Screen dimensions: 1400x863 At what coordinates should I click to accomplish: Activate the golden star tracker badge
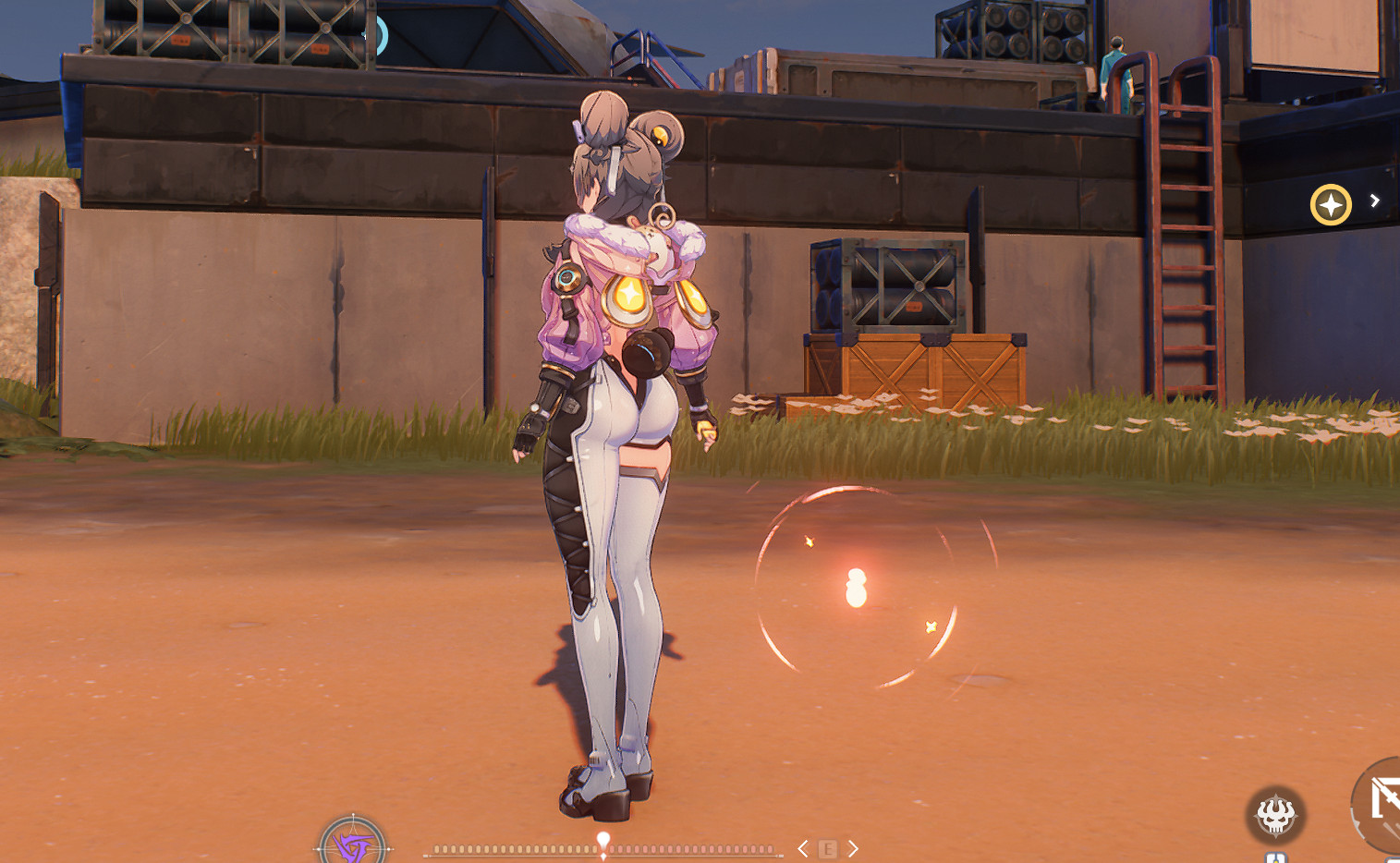(1331, 205)
